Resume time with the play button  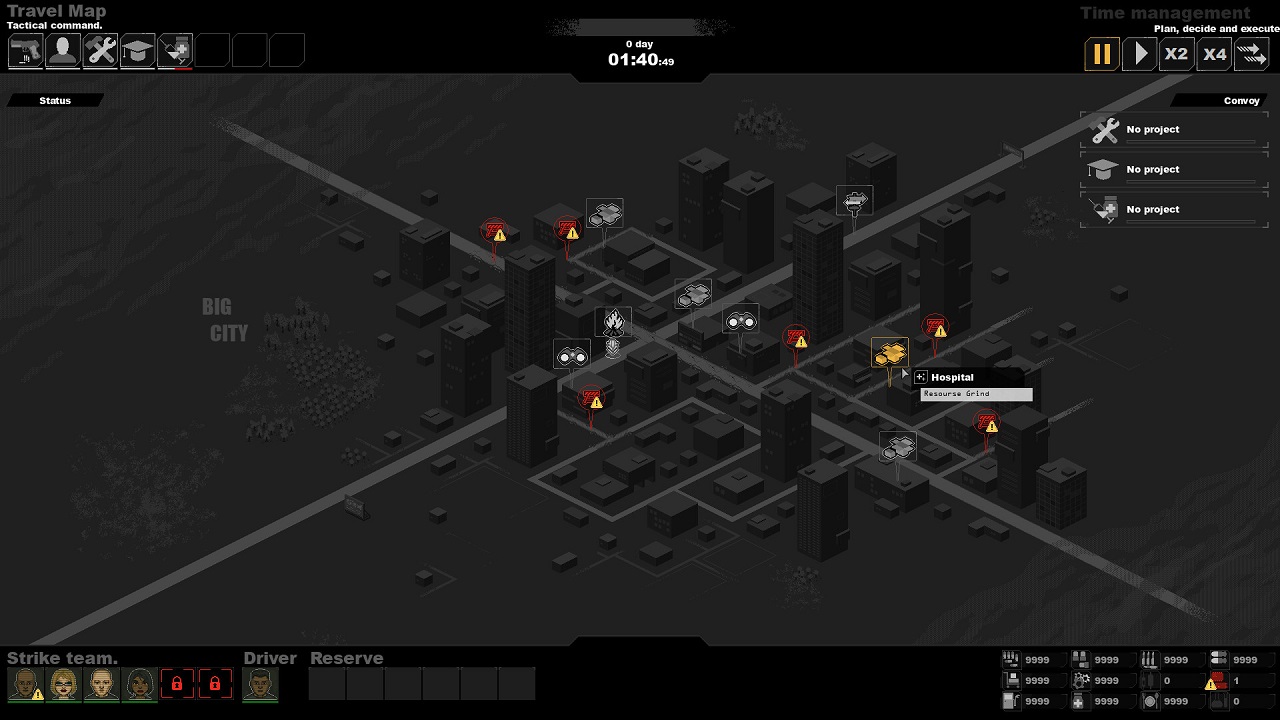[x=1139, y=54]
